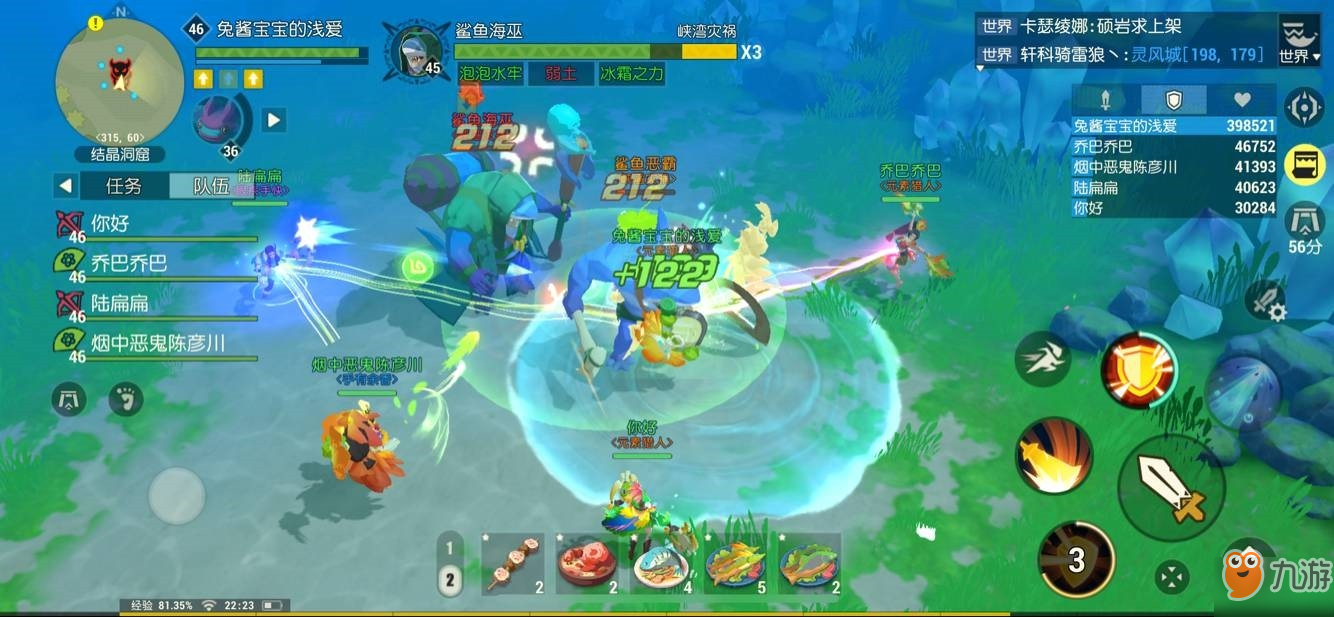Open the circular minimap
Viewport: 1334px width, 617px height.
(x=119, y=79)
